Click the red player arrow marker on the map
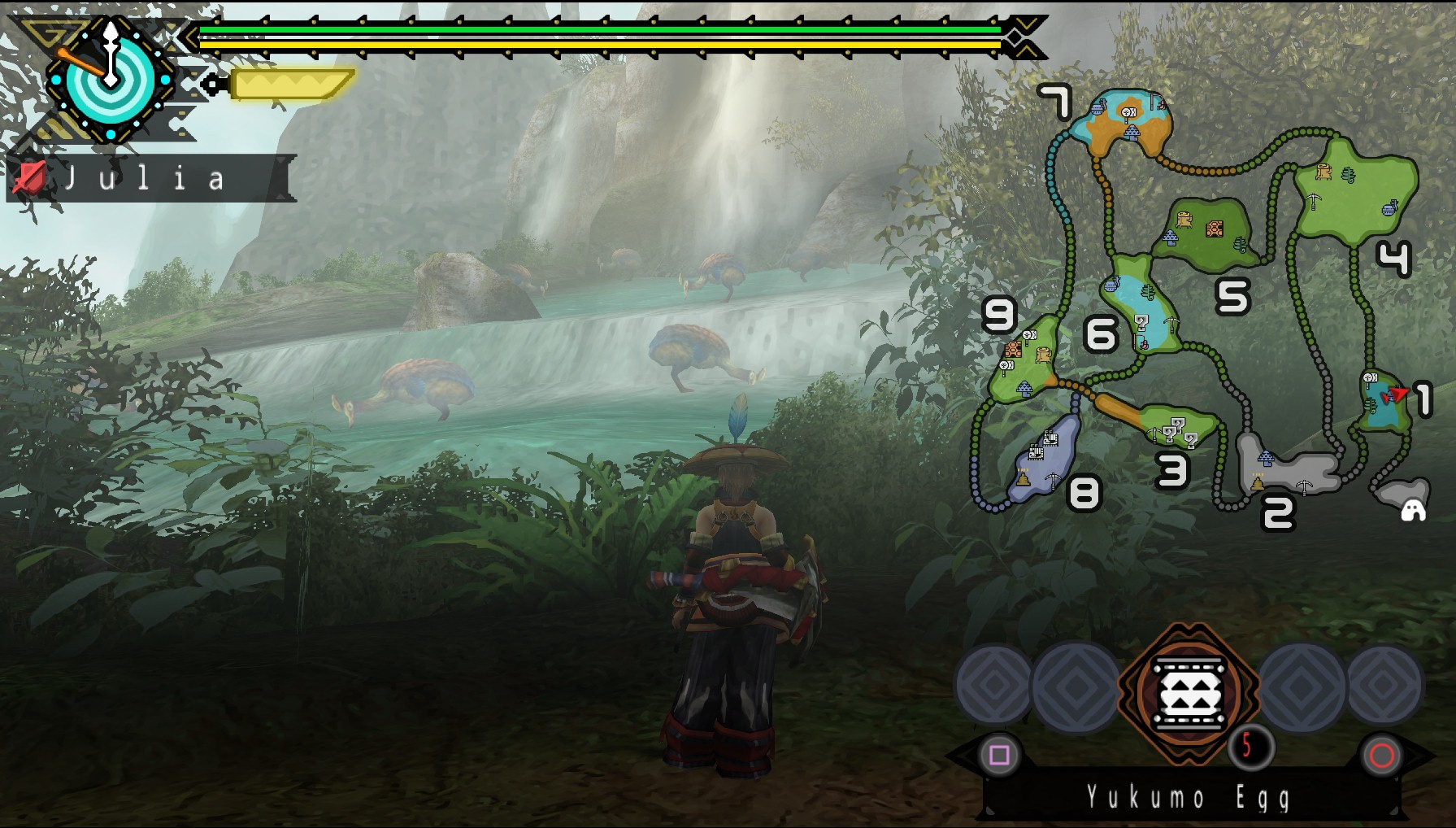The height and width of the screenshot is (828, 1456). (1397, 394)
